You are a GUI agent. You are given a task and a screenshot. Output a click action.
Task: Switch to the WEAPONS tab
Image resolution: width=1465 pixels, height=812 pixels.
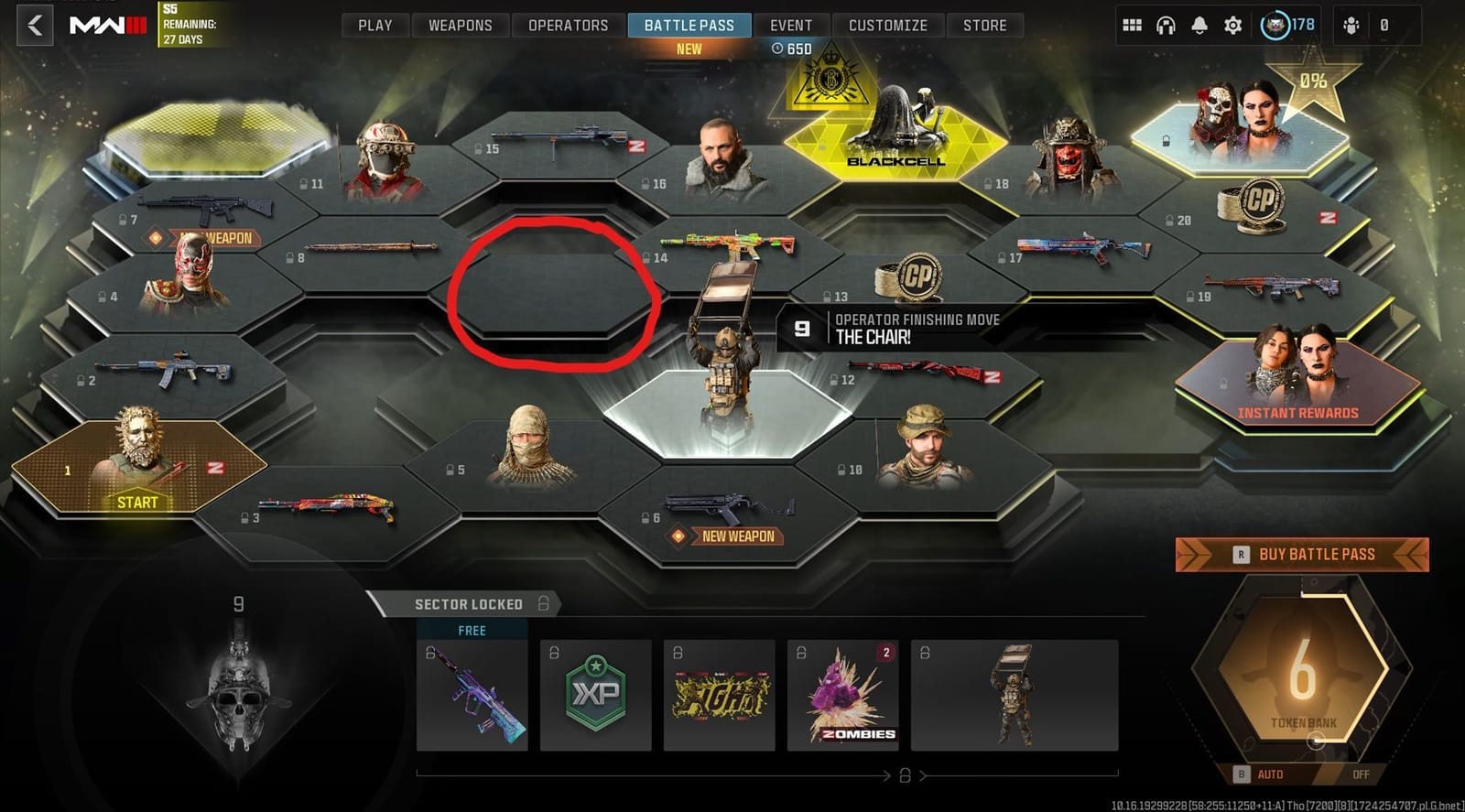[461, 25]
